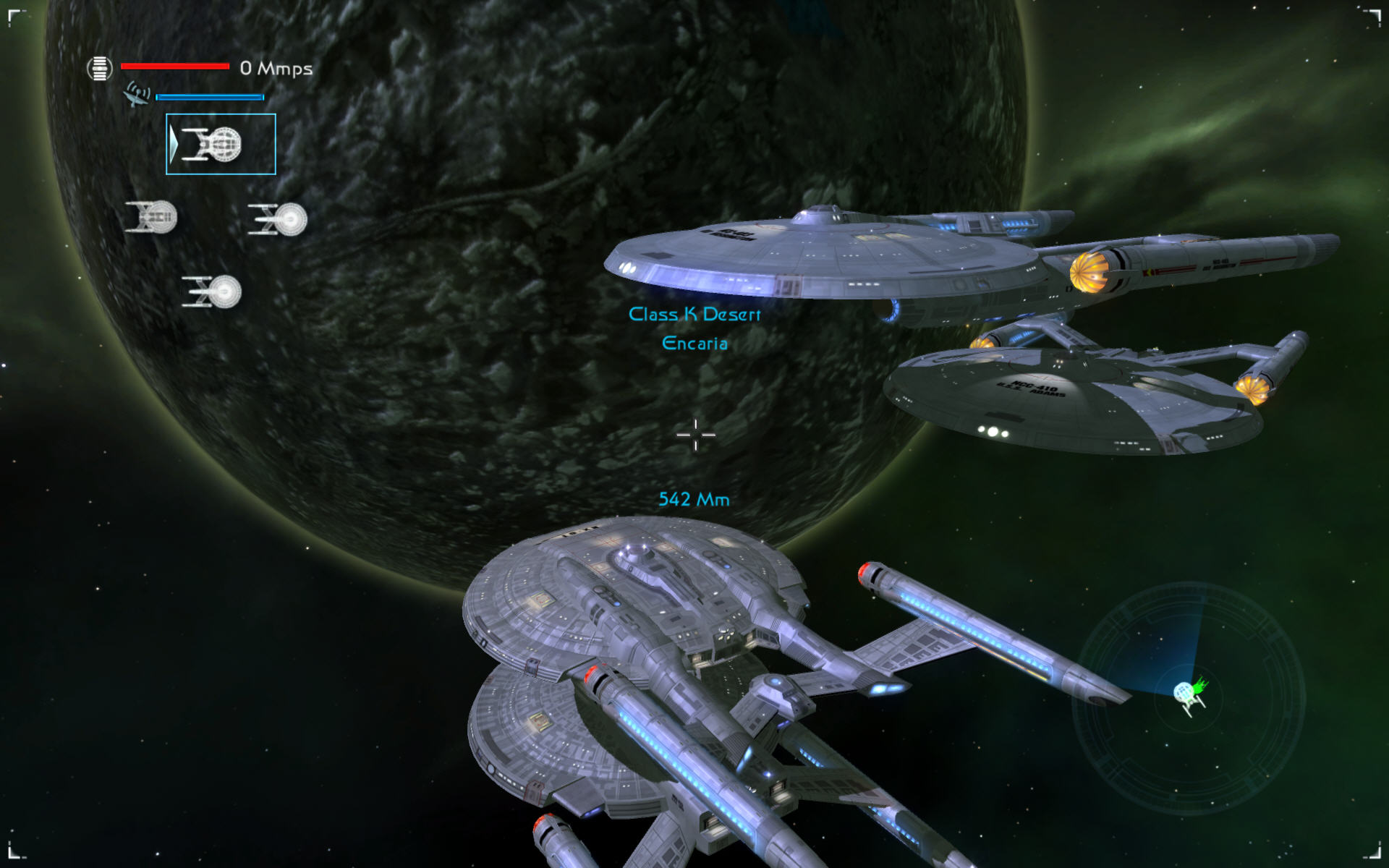Click the satellite dish sensor icon
The width and height of the screenshot is (1389, 868).
(x=137, y=95)
